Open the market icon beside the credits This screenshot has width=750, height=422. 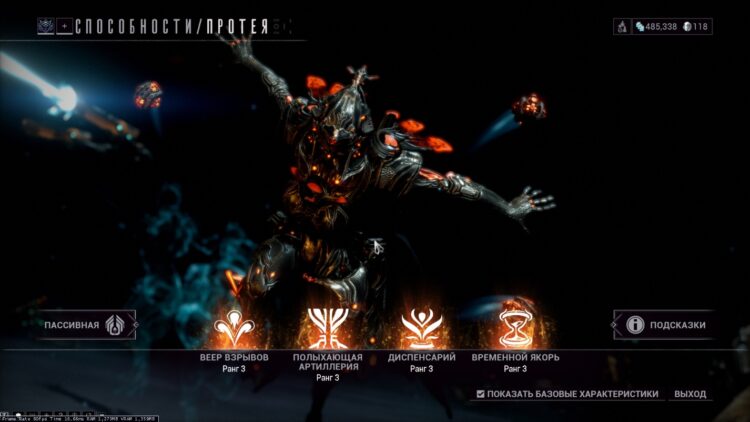(622, 26)
